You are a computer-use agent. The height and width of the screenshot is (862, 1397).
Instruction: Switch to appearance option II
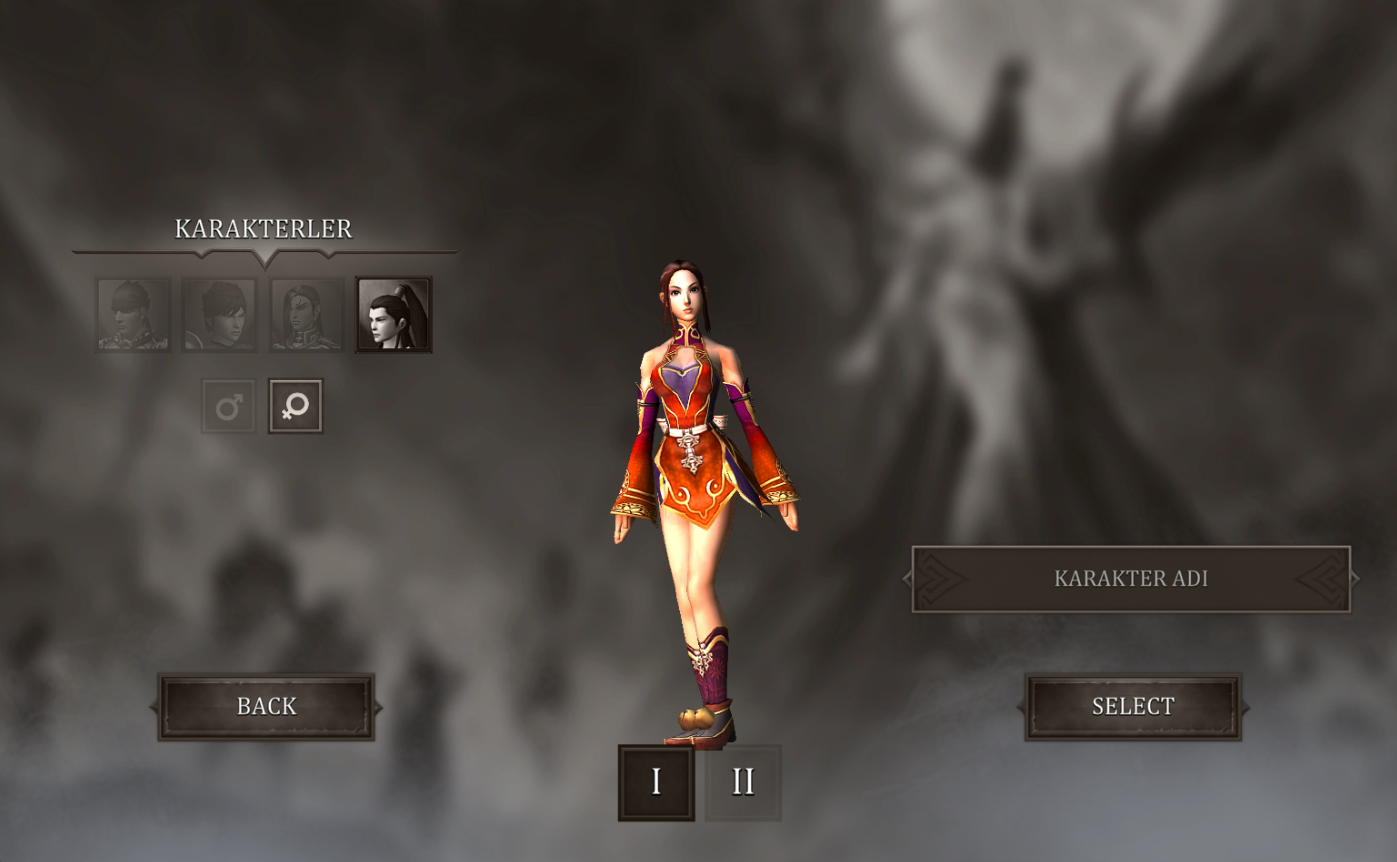click(x=743, y=783)
